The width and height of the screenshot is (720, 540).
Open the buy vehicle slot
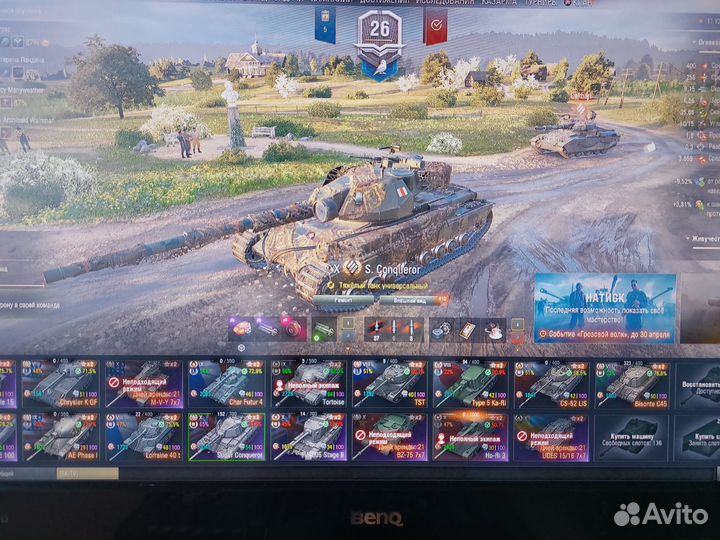[x=633, y=436]
